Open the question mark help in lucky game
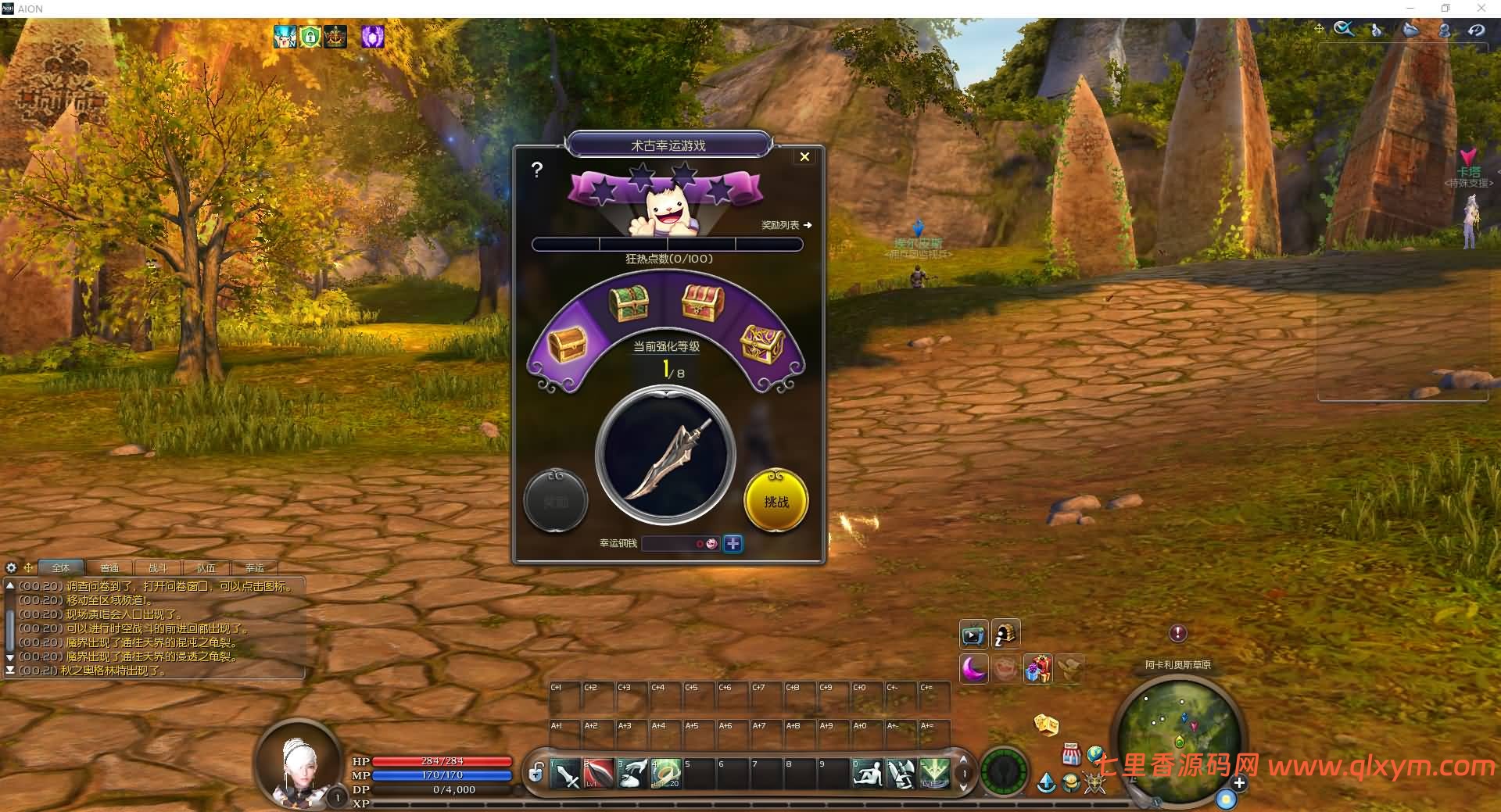 point(536,170)
